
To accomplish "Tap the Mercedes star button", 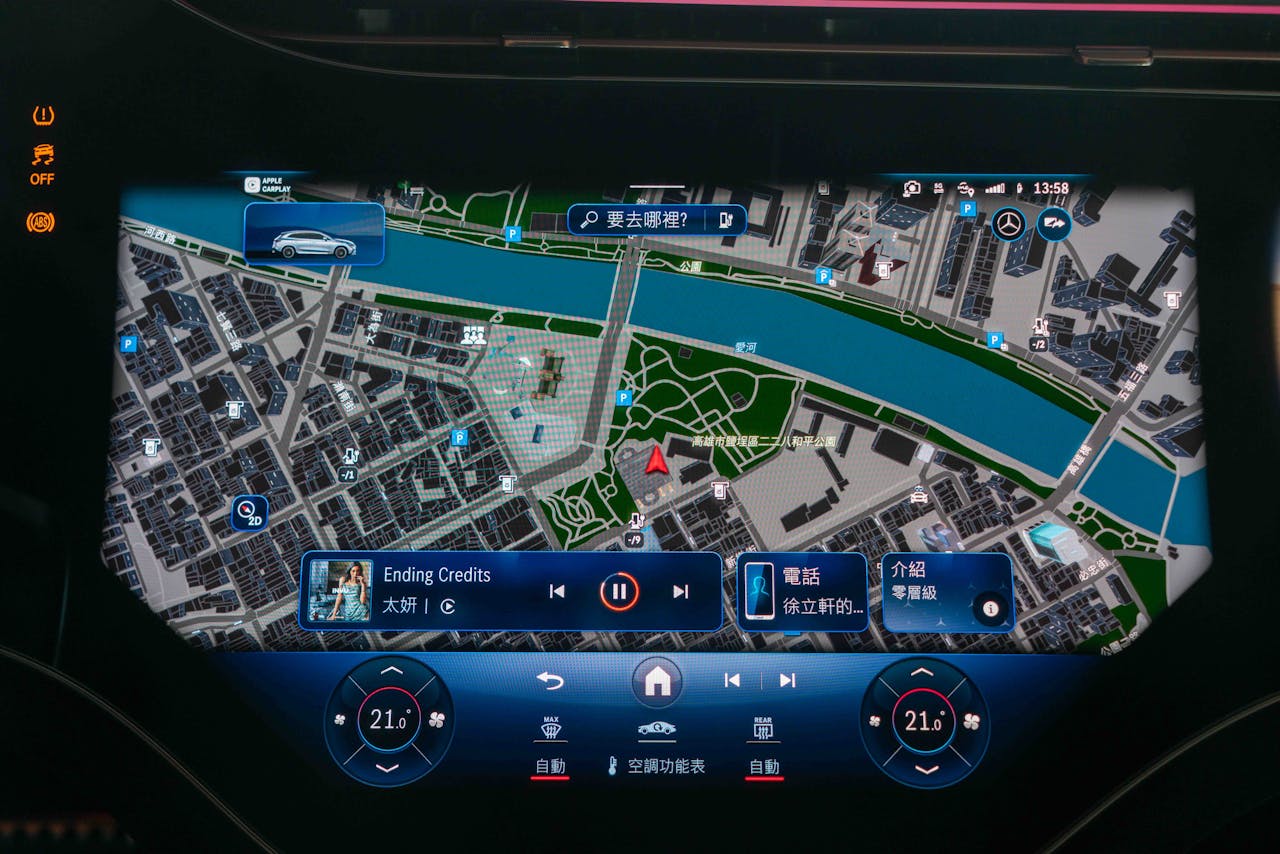I will 1008,224.
